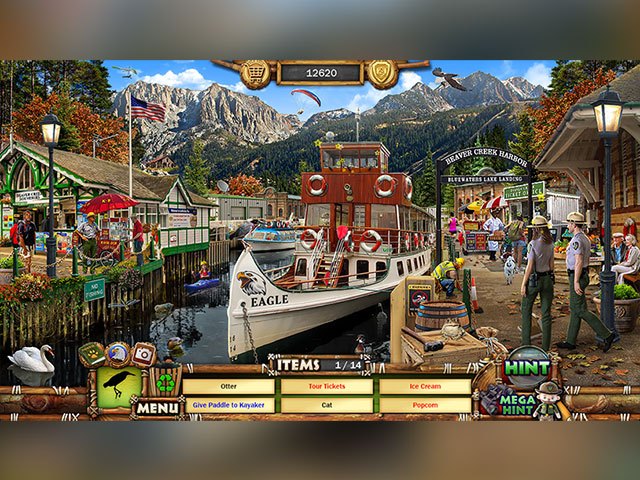Viewport: 640px width, 480px height.
Task: Select the Tour Tickets list entry
Action: pos(326,386)
